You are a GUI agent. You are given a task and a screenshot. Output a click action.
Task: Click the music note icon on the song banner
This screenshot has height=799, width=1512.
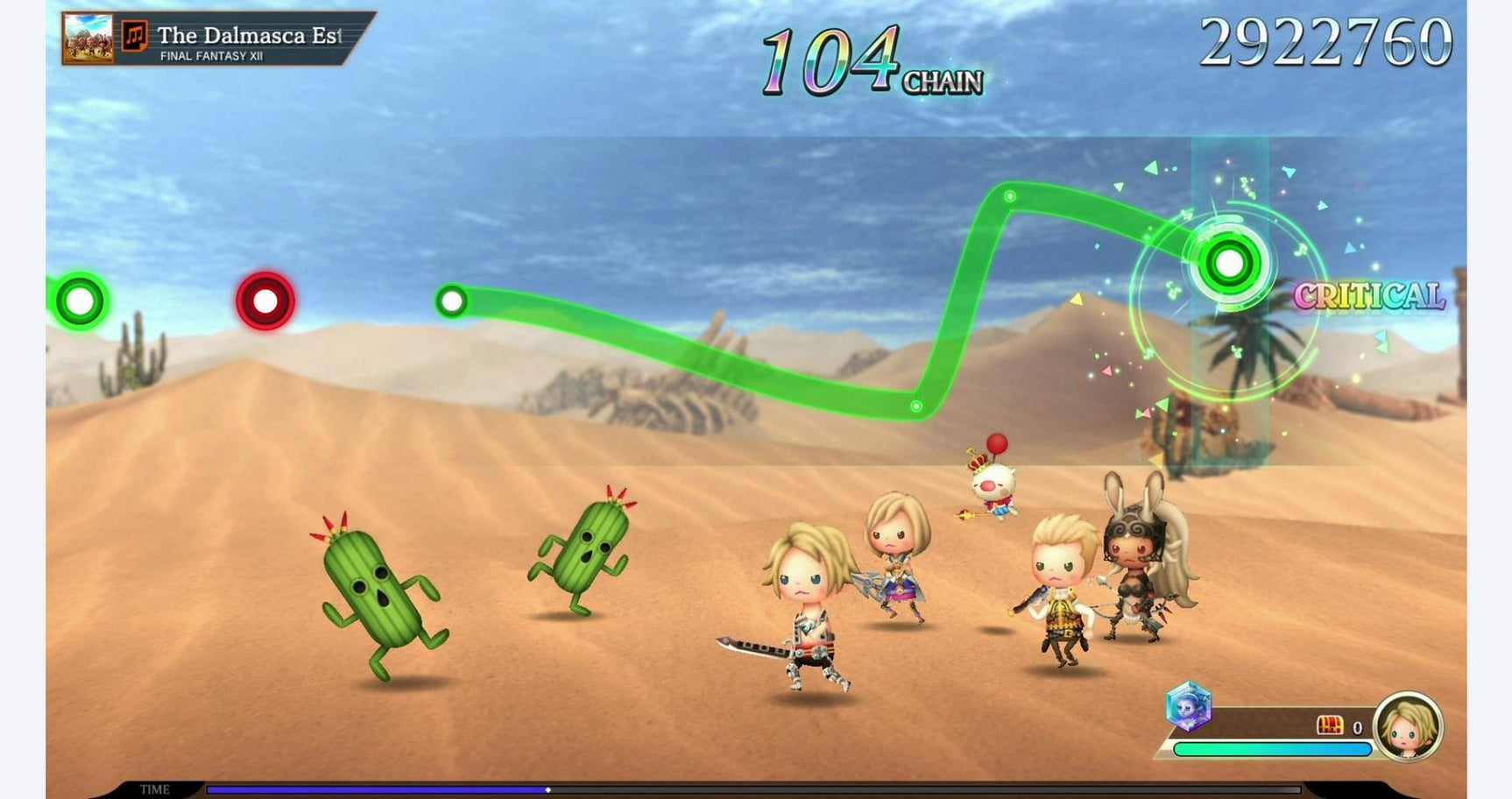click(x=133, y=37)
